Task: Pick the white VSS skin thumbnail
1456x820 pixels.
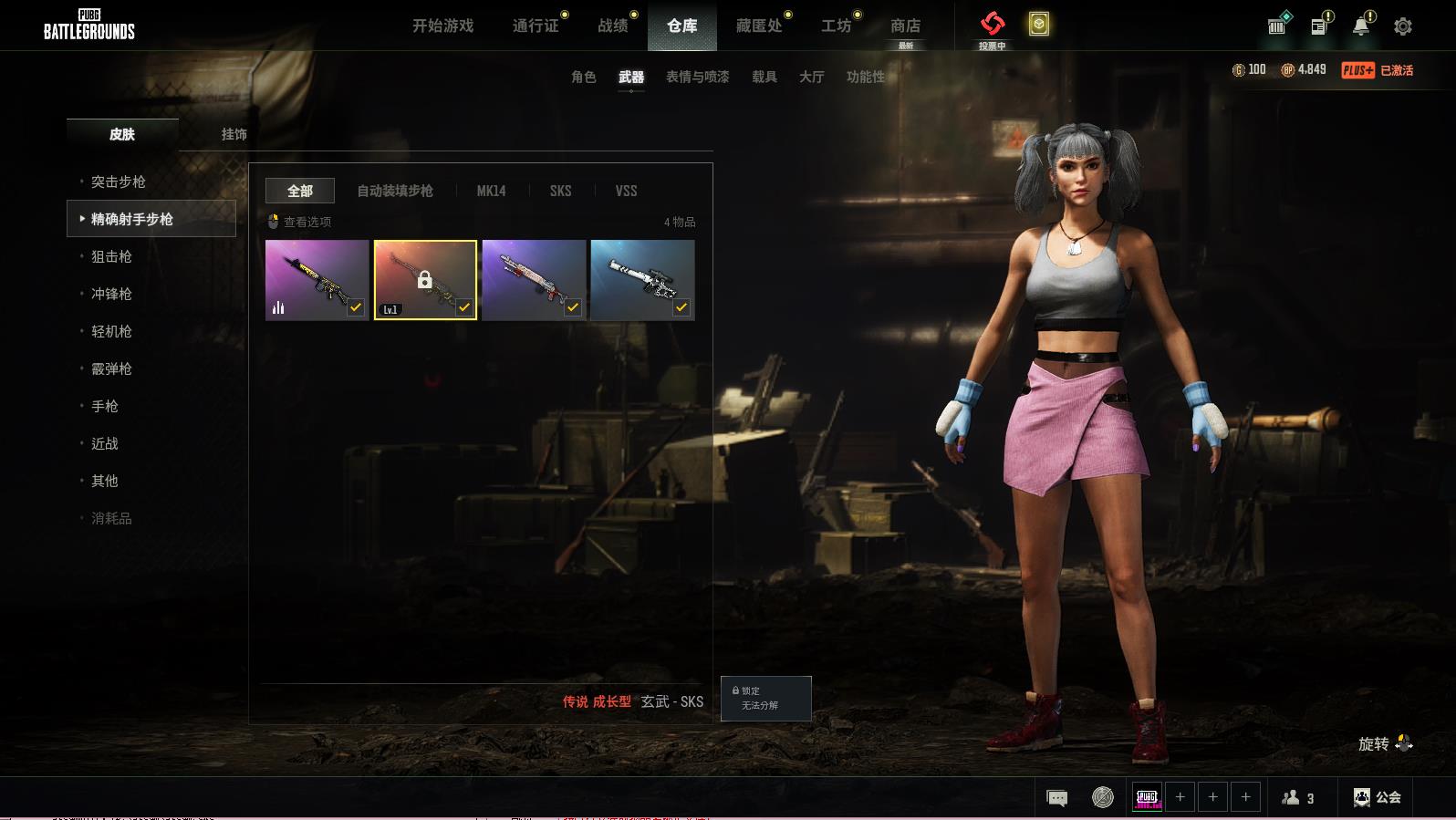Action: coord(642,280)
